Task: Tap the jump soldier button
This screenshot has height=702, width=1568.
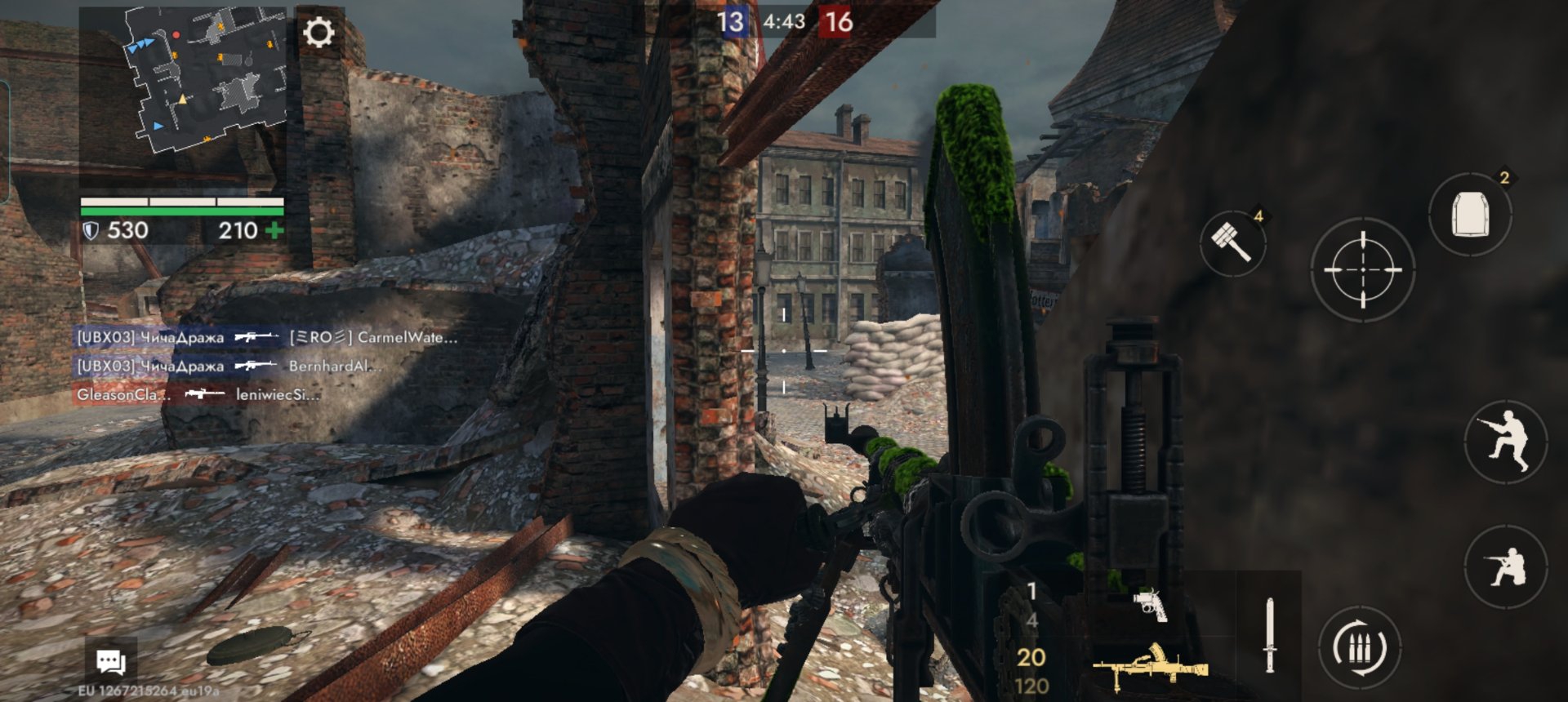Action: pyautogui.click(x=1505, y=442)
